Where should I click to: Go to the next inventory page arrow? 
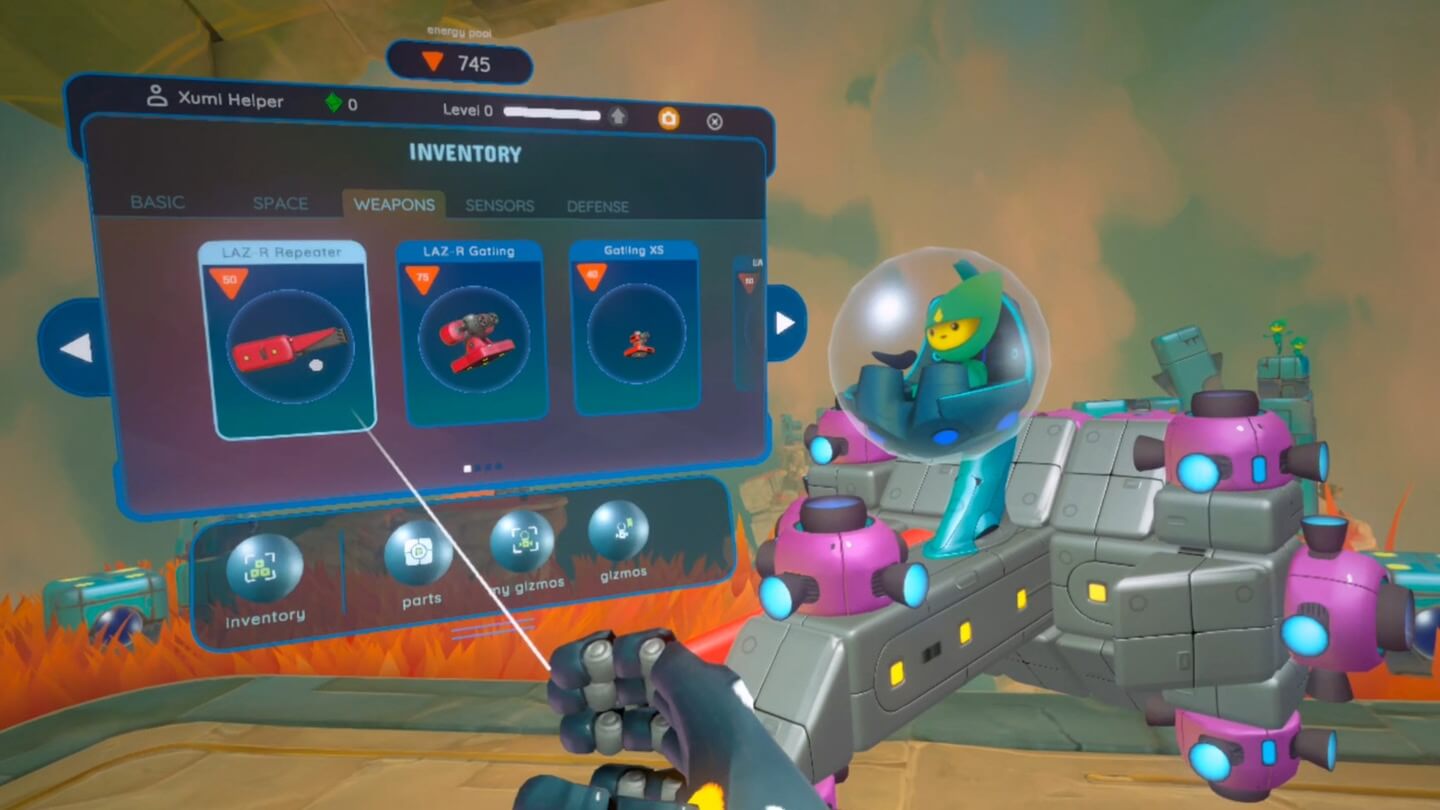785,323
